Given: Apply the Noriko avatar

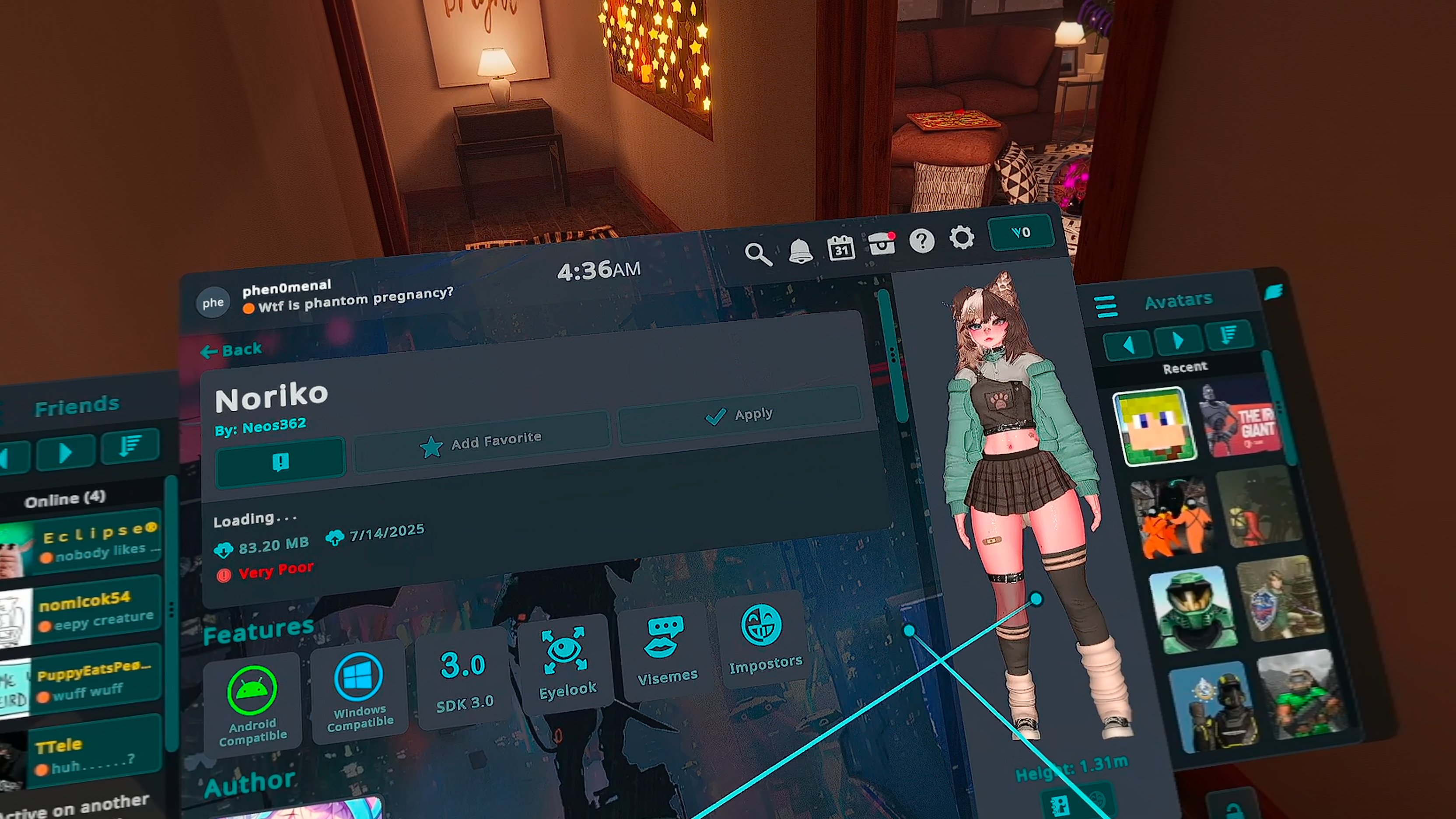Looking at the screenshot, I should tap(739, 416).
